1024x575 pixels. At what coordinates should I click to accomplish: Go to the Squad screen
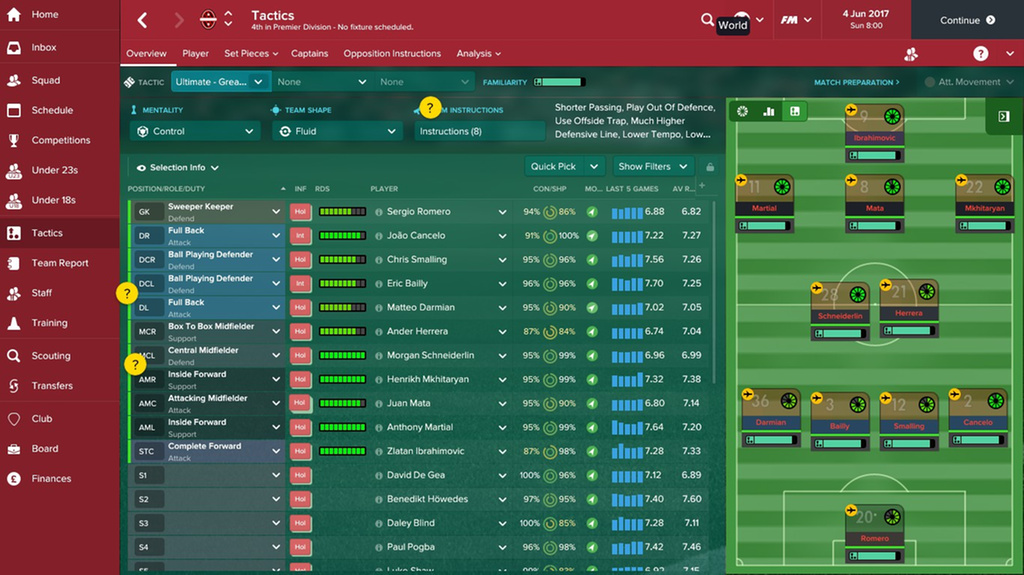(x=45, y=80)
